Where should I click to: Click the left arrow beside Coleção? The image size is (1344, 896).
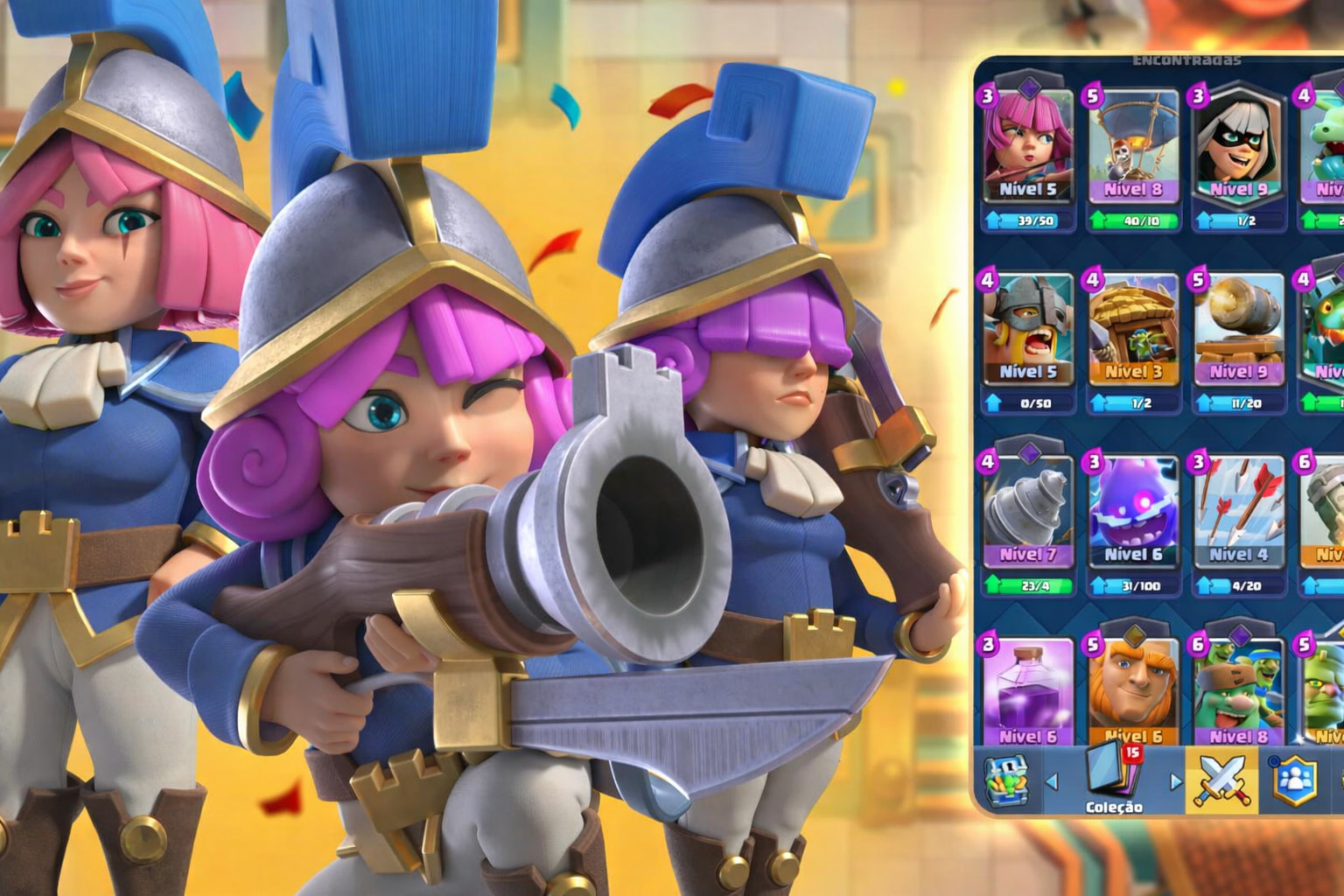(x=1053, y=781)
